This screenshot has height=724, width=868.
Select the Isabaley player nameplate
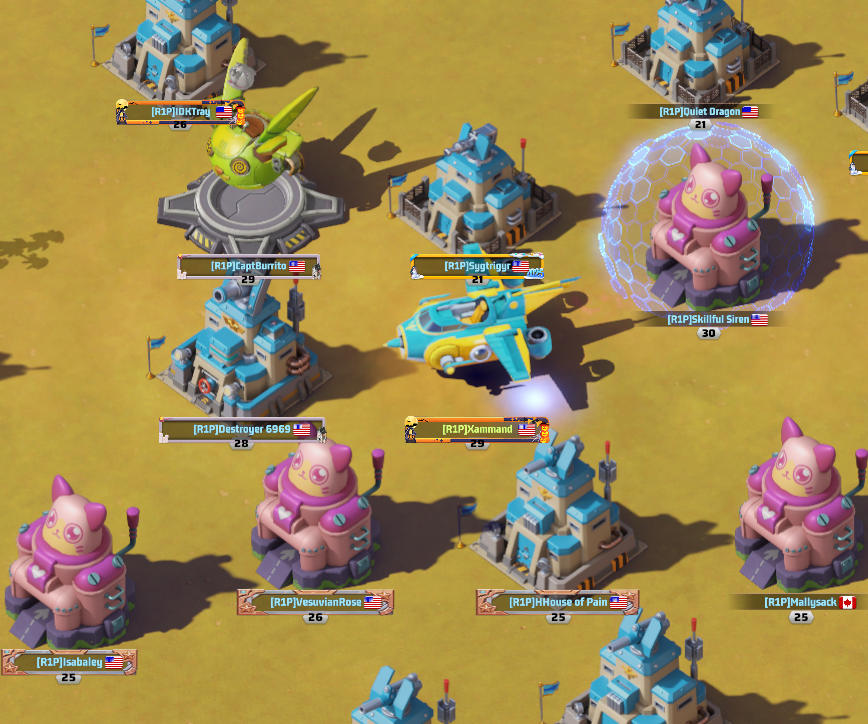[70, 662]
